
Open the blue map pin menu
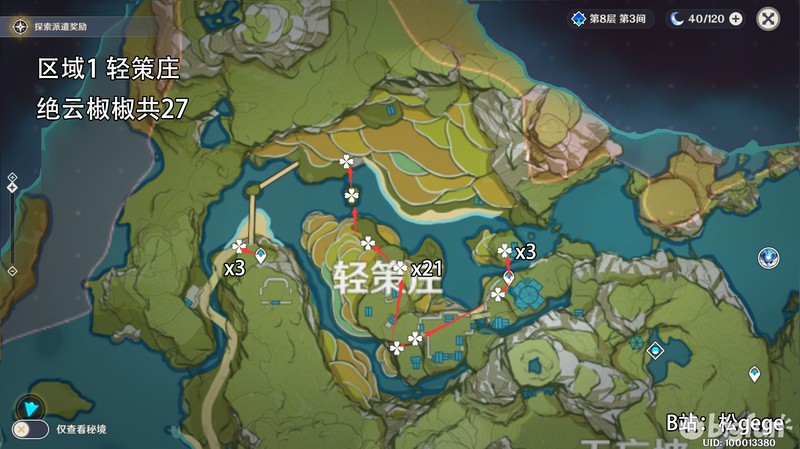30,407
